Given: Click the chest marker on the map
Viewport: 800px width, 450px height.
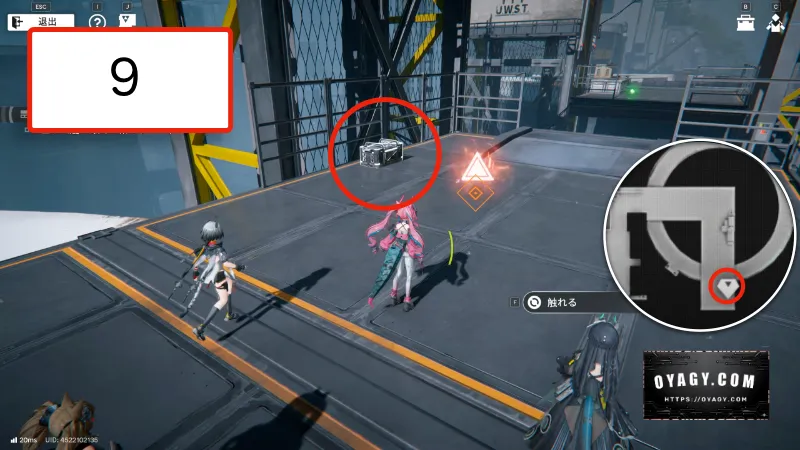Looking at the screenshot, I should coord(727,286).
